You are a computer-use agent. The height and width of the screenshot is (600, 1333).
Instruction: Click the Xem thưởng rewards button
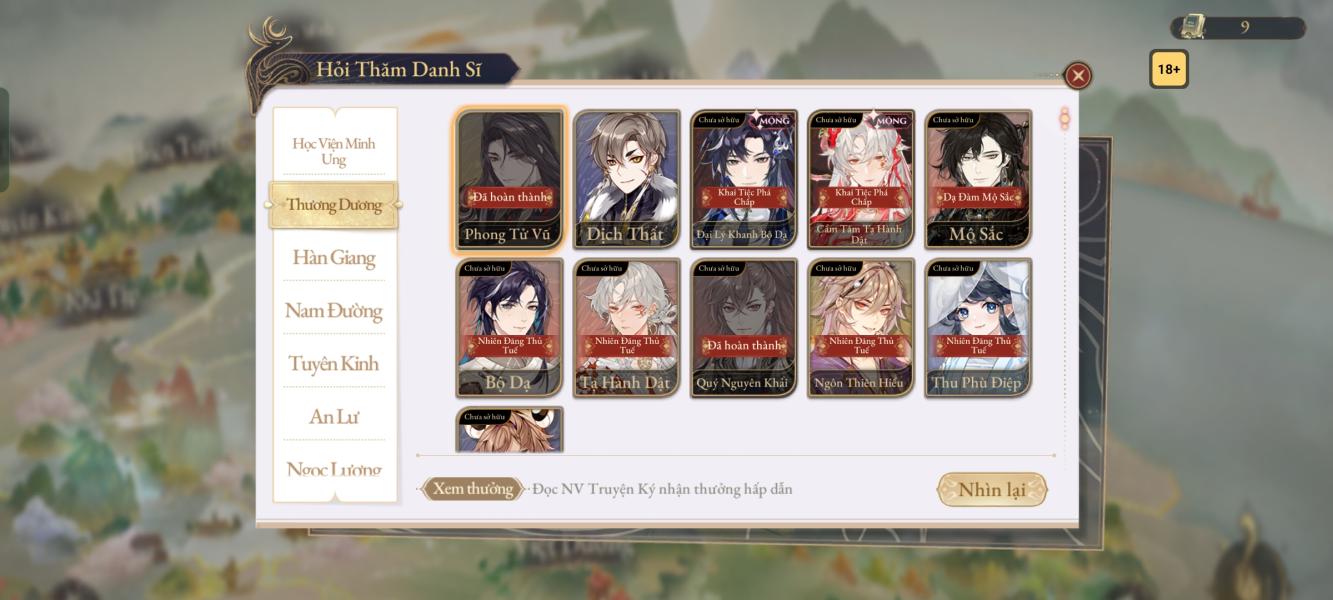tap(473, 489)
